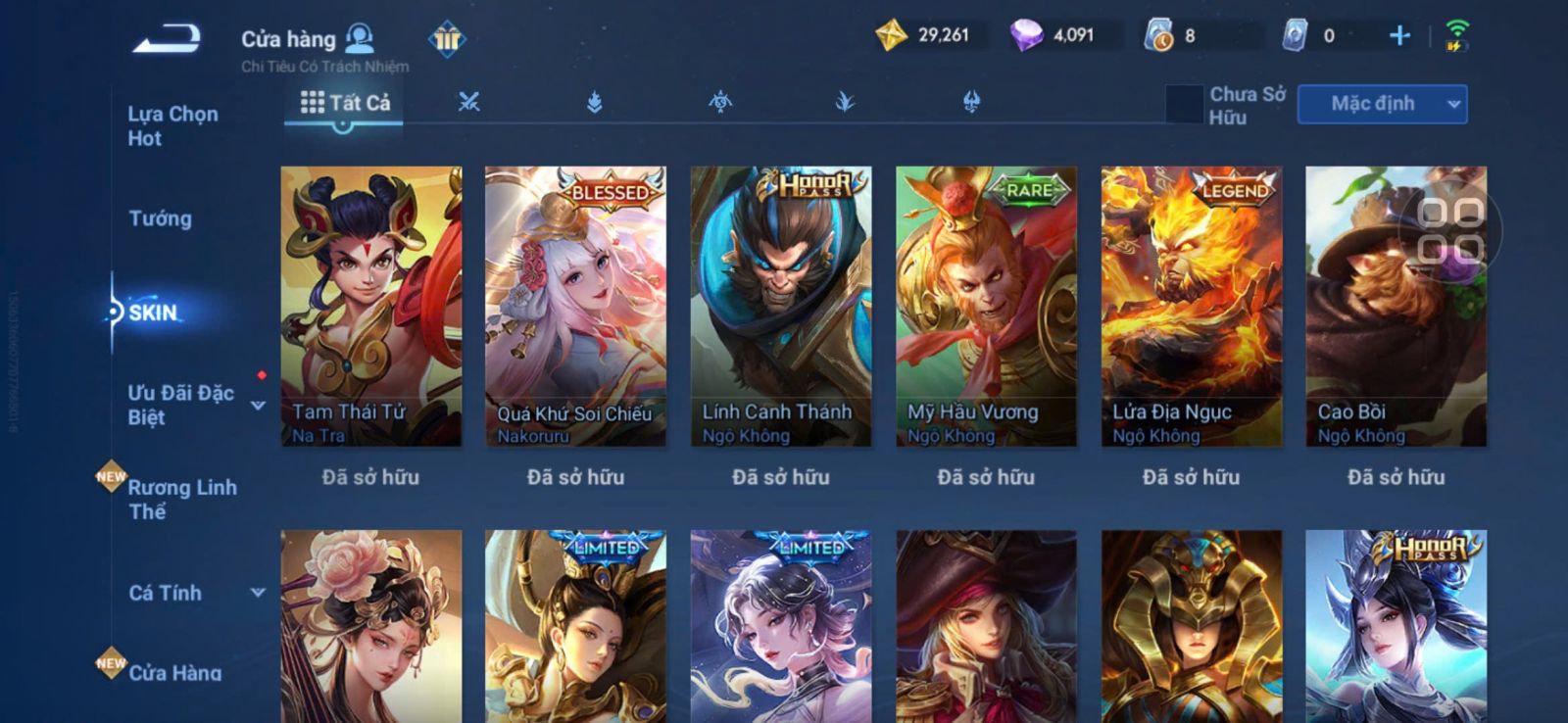
Task: Go back using the return arrow
Action: click(167, 39)
